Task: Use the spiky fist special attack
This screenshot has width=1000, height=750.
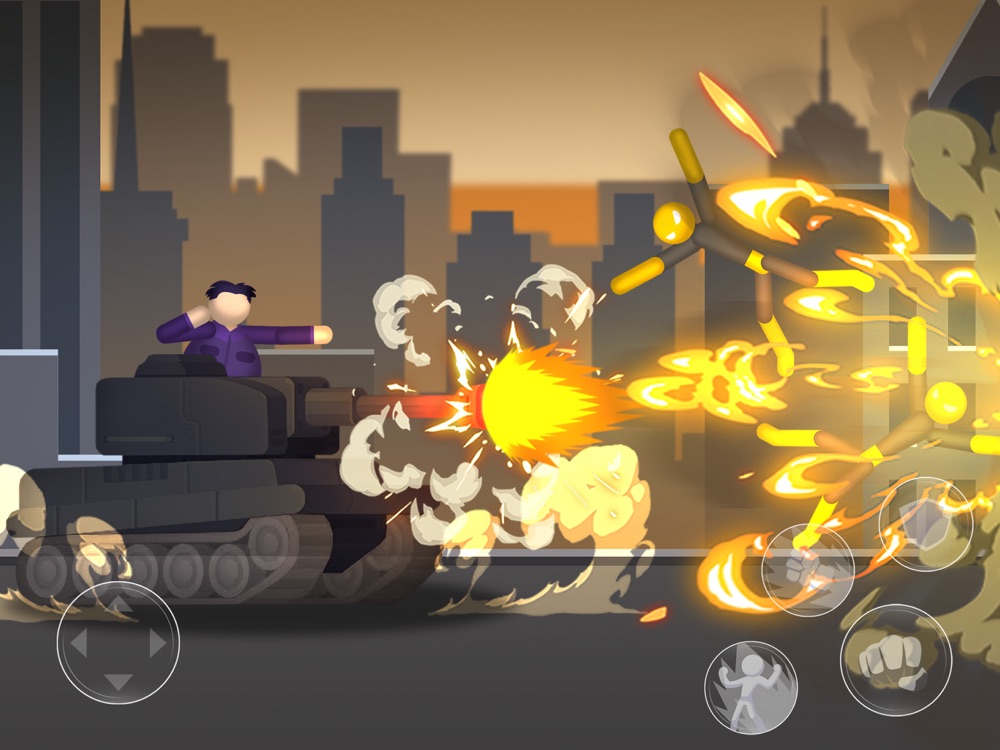Action: coord(807,569)
